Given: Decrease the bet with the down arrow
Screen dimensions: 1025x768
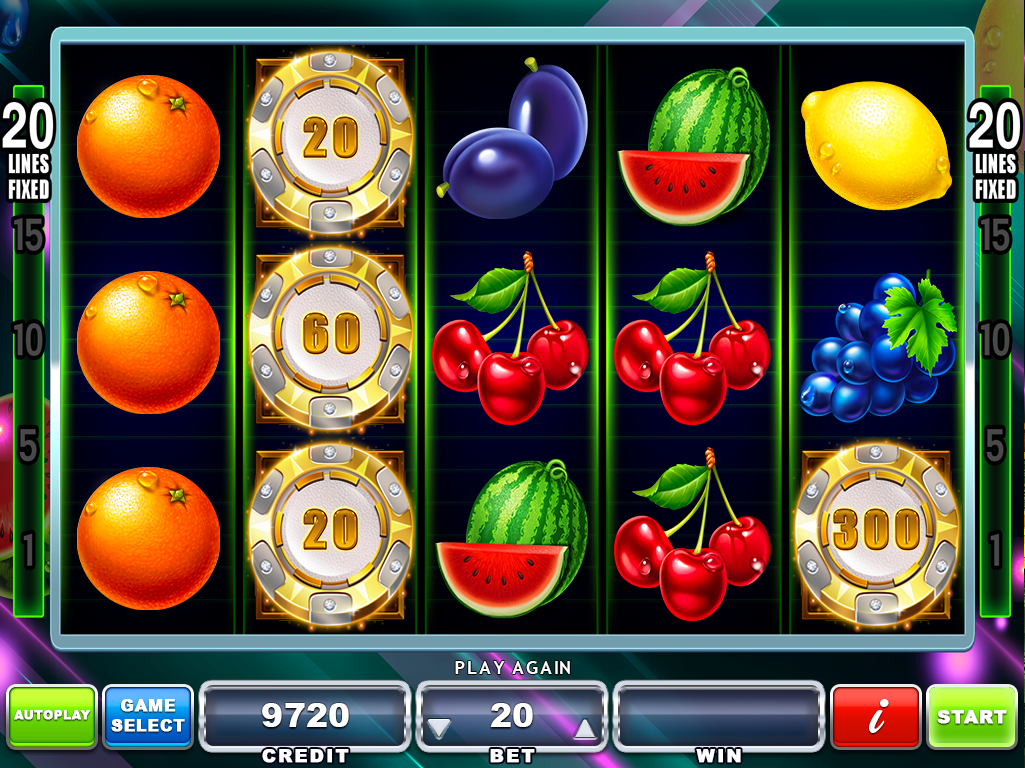Looking at the screenshot, I should click(439, 728).
